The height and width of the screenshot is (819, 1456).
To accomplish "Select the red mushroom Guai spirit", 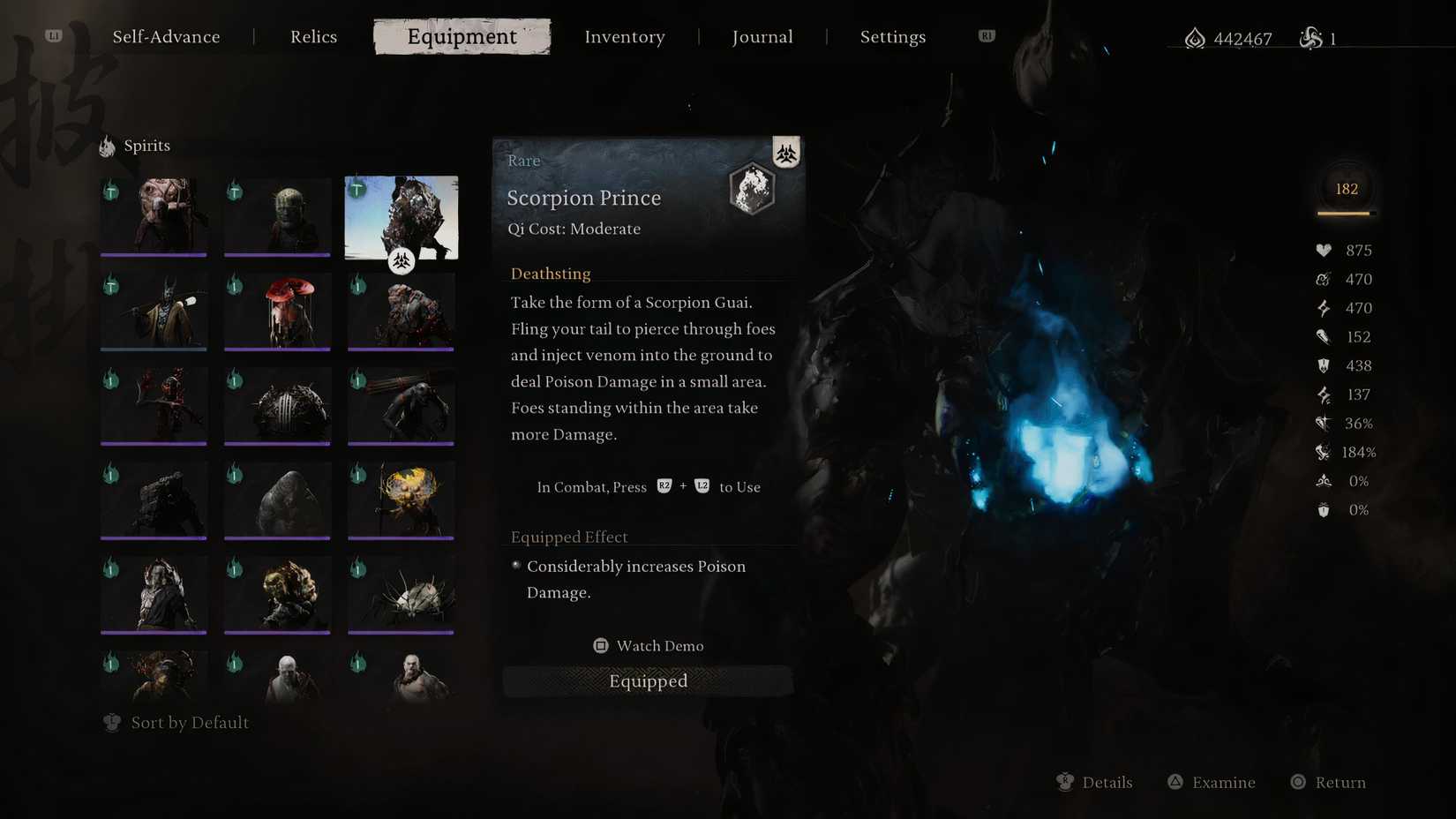I will tap(277, 311).
